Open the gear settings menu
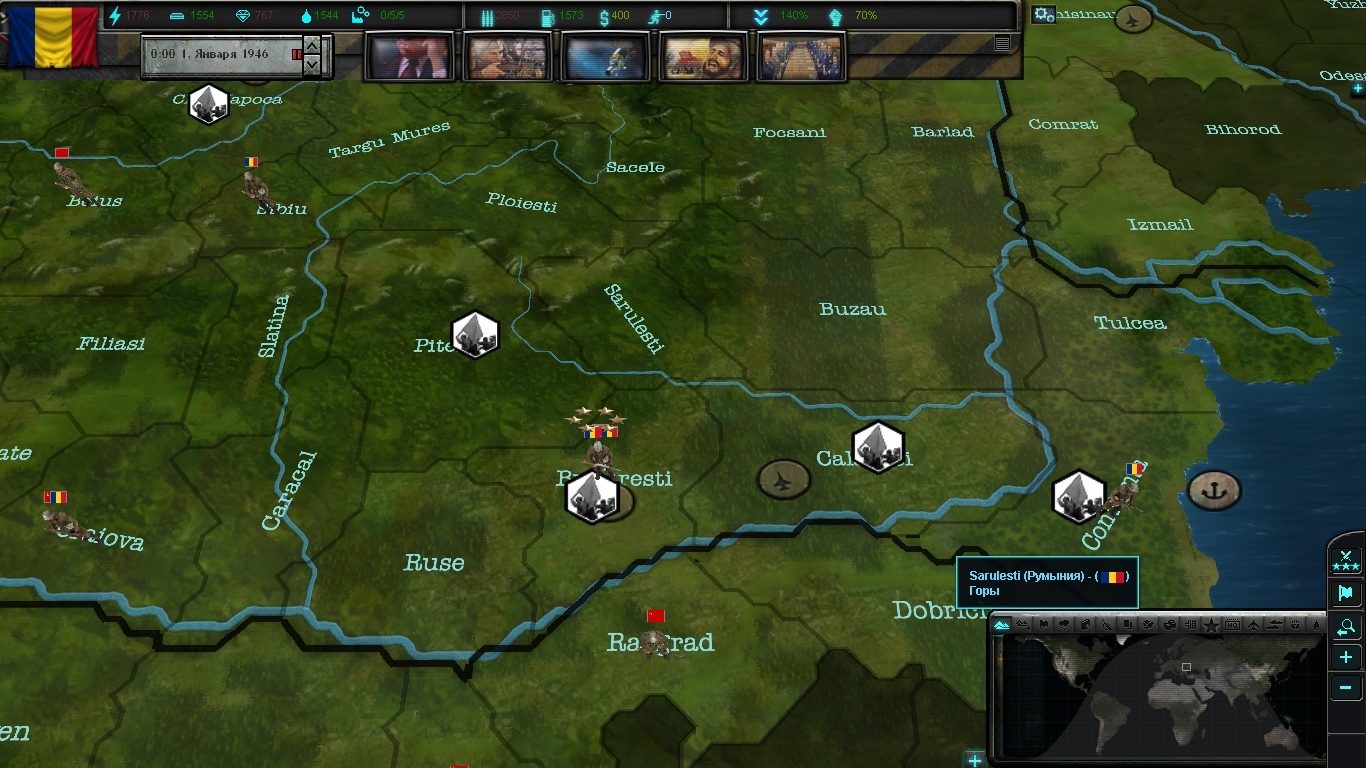Screen dimensions: 1366x768 (1043, 15)
